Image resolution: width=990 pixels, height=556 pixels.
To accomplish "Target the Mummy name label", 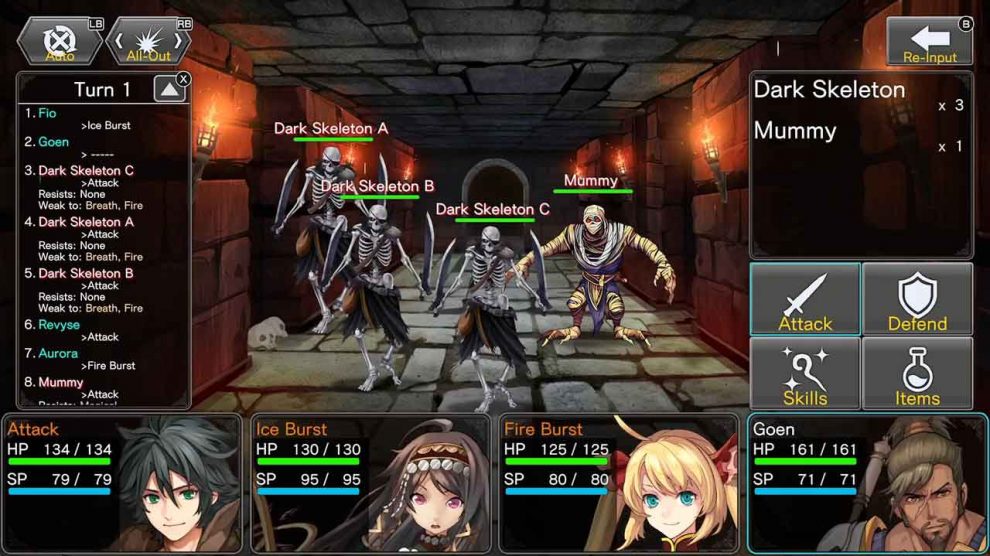I will tap(591, 181).
